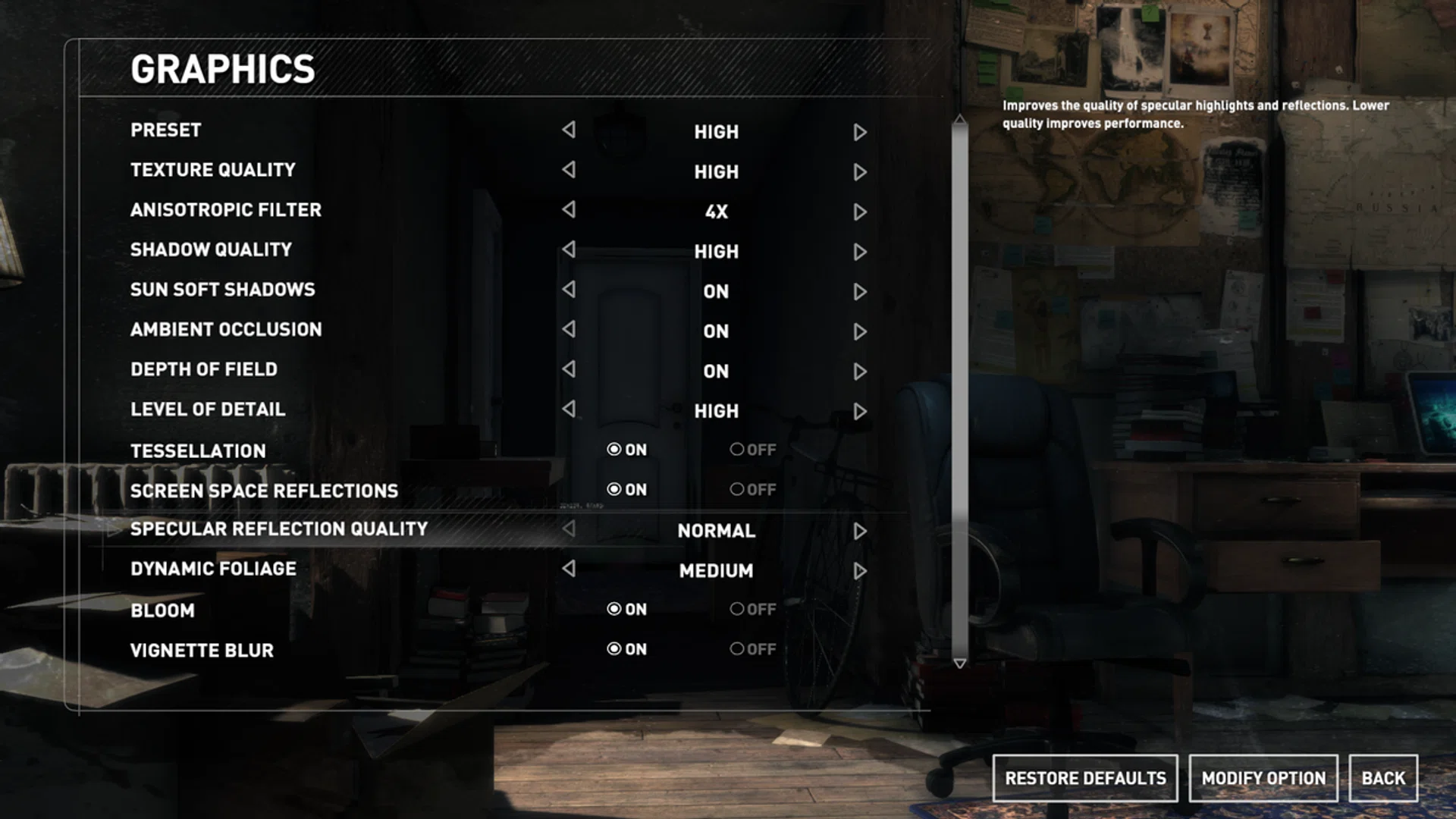Lower Level of Detail with left arrow
Screen dimensions: 1456x819
(x=569, y=409)
